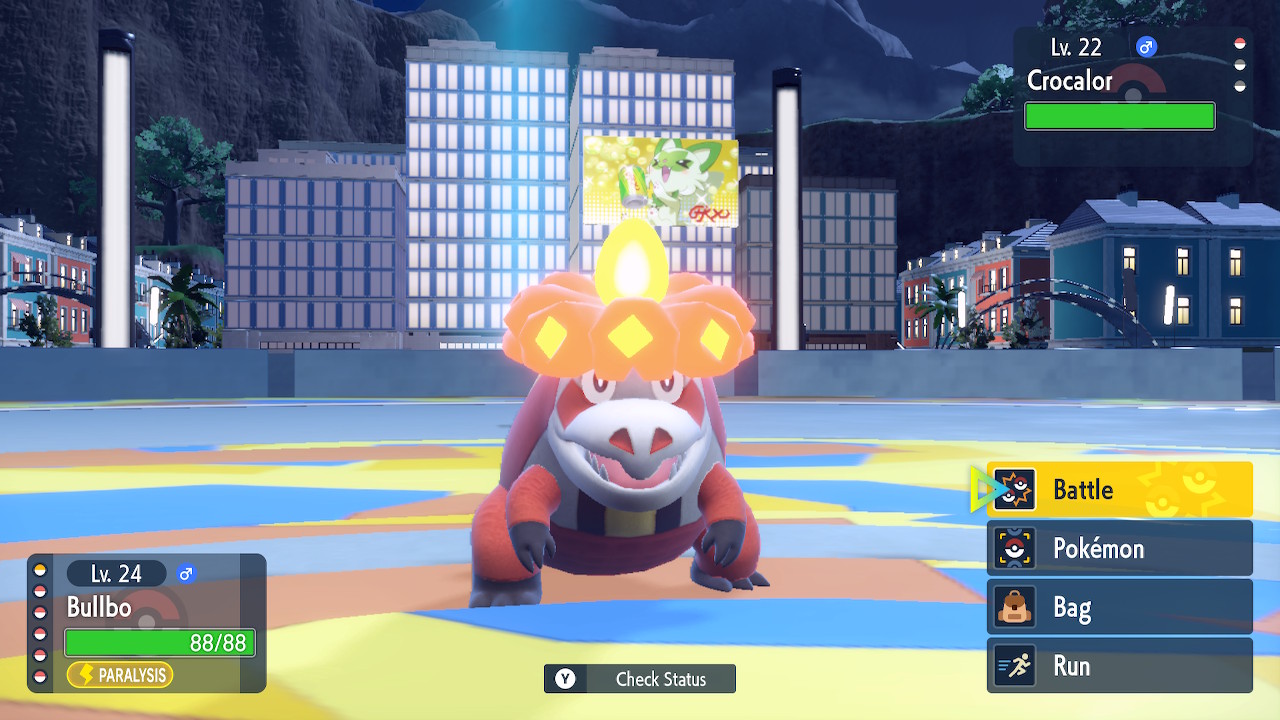
Task: Open the Pokémon party menu
Action: click(1119, 549)
